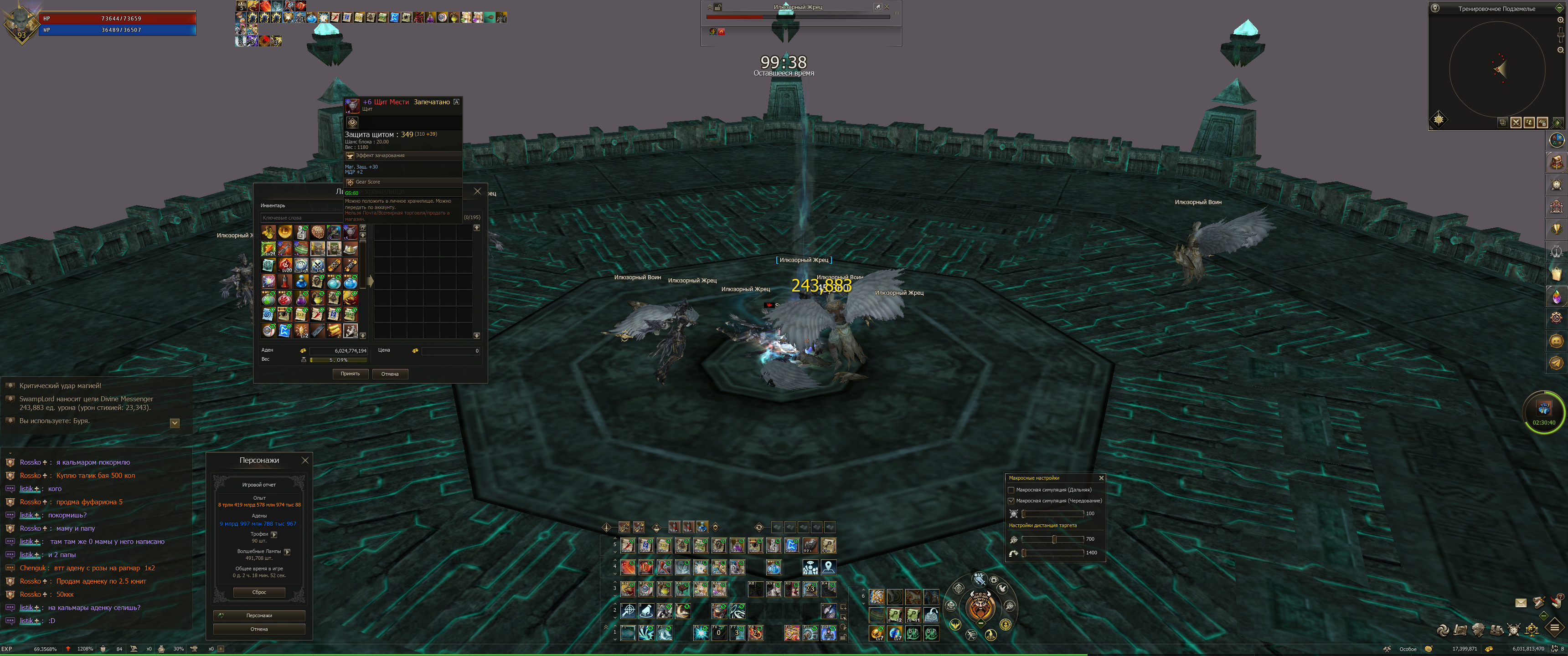Viewport: 1568px width, 656px height.
Task: Open the main hamburger menu button
Action: click(x=1555, y=627)
